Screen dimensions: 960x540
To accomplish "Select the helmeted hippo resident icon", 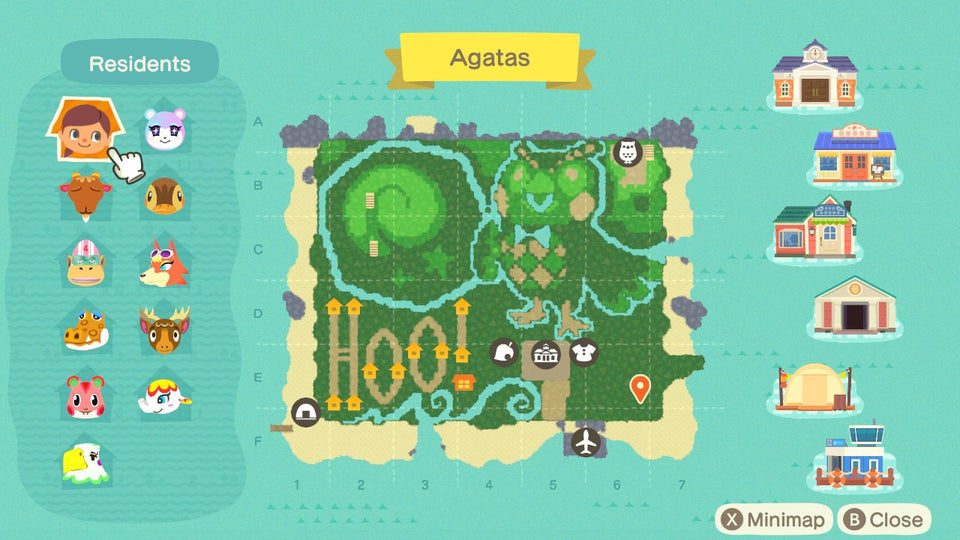I will 84,263.
